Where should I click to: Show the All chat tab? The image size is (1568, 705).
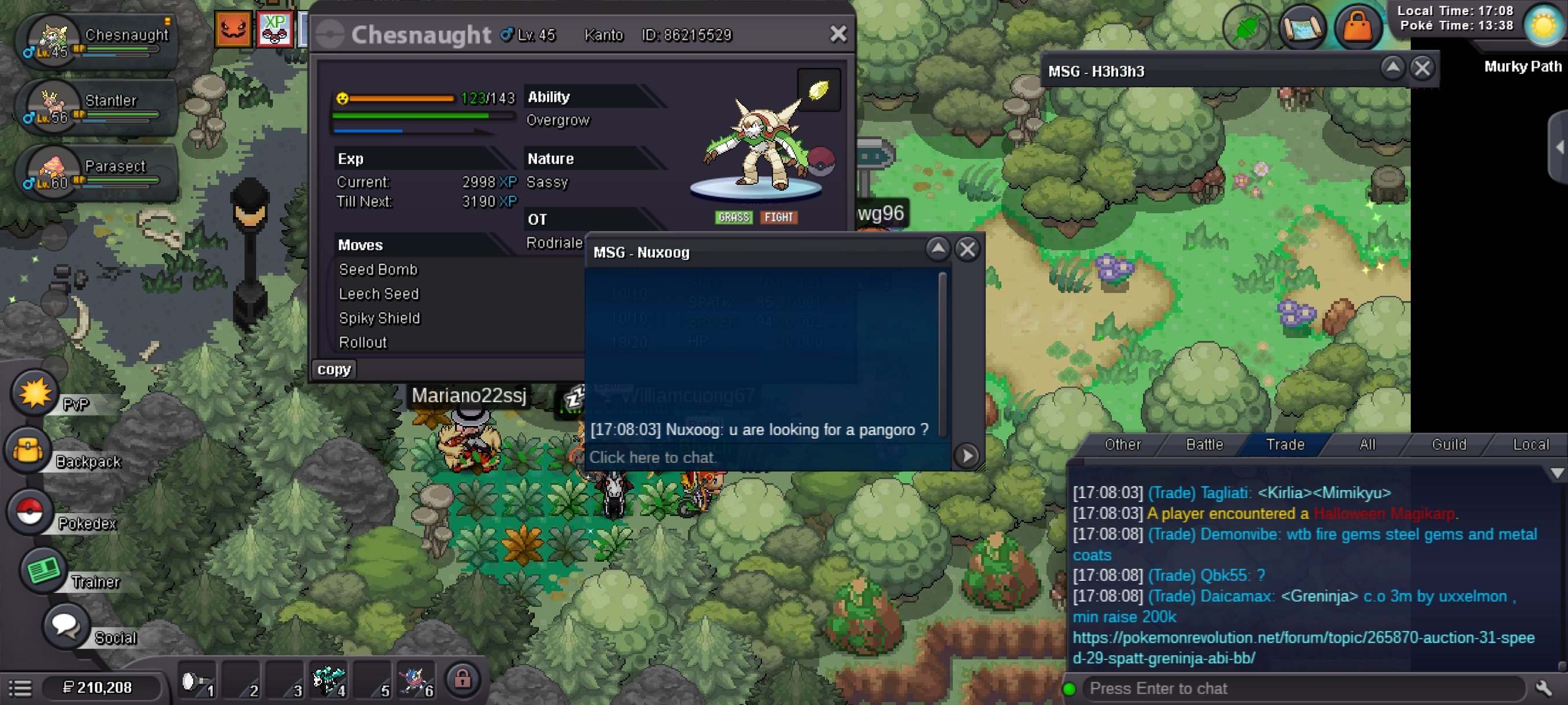click(1367, 444)
